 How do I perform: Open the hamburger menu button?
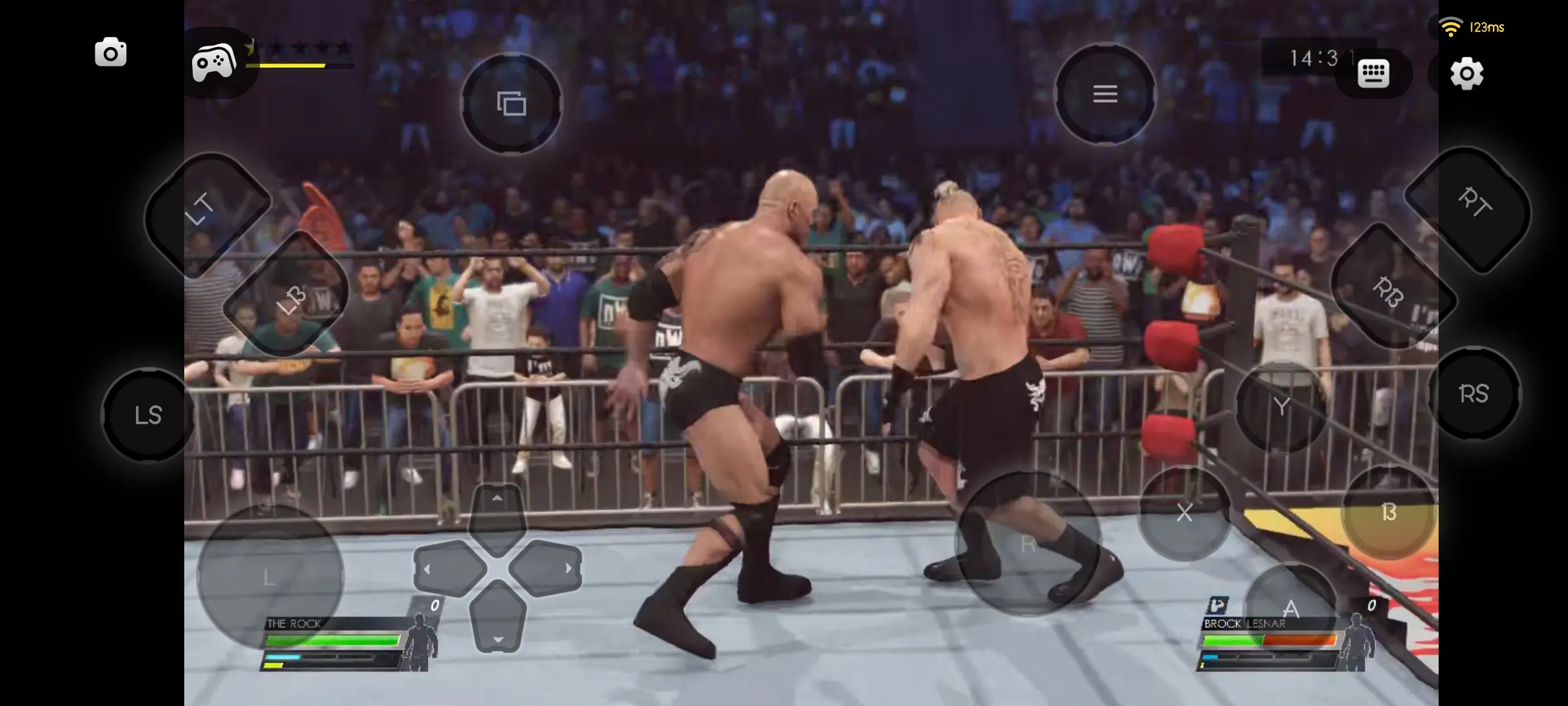[x=1105, y=94]
